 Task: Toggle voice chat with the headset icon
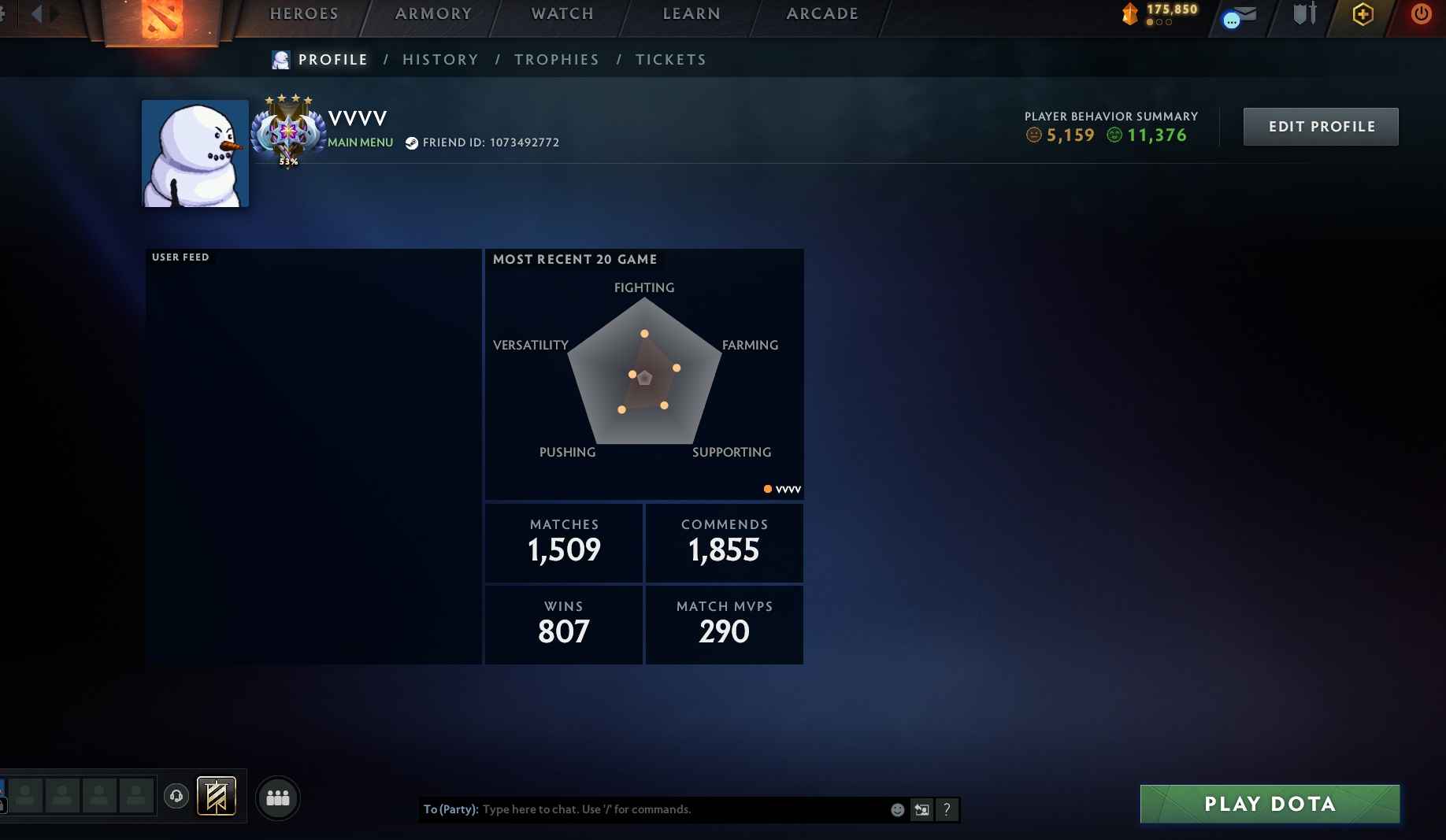click(176, 796)
